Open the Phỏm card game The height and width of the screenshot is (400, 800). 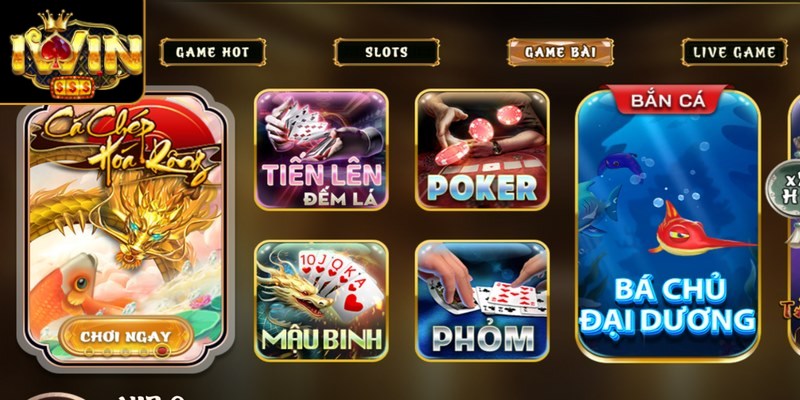(481, 300)
